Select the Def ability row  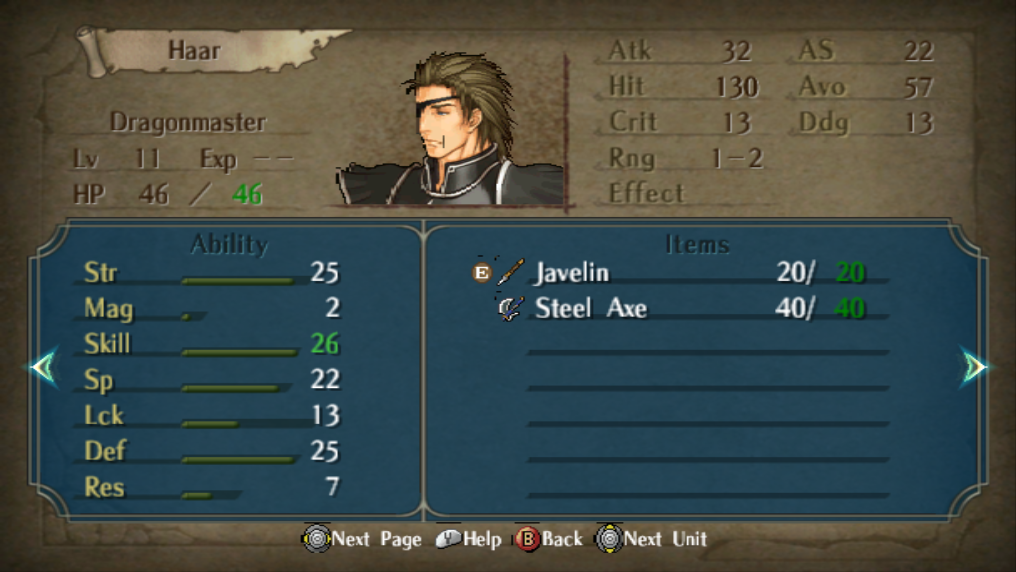[x=211, y=451]
